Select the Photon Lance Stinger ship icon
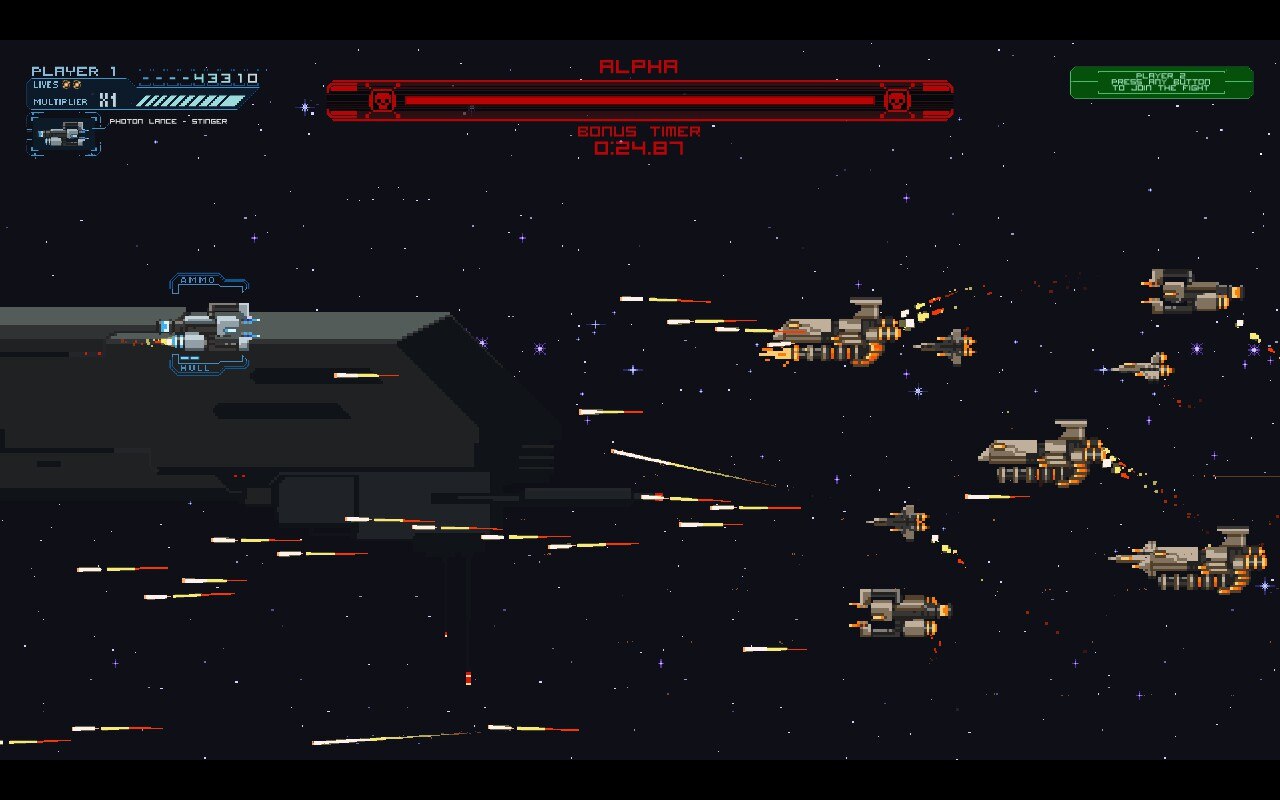 pyautogui.click(x=64, y=134)
